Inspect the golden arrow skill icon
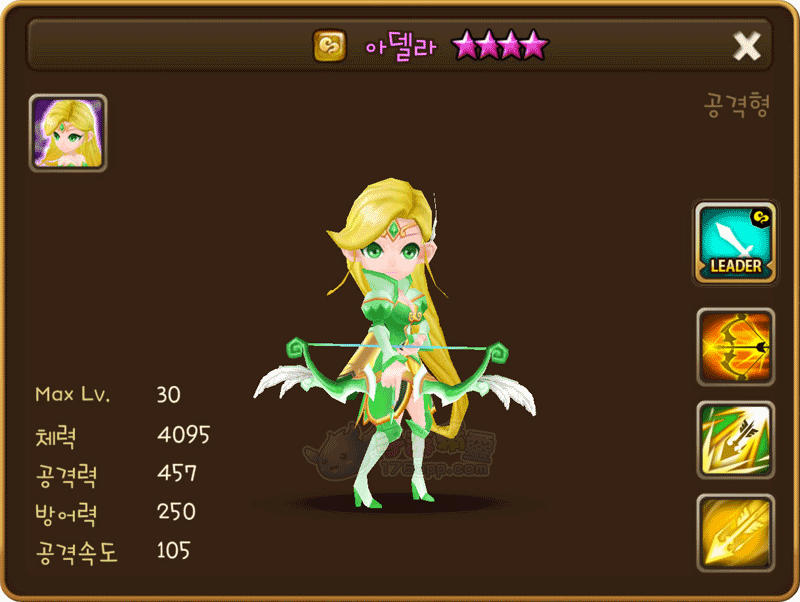The image size is (800, 602). [x=735, y=533]
